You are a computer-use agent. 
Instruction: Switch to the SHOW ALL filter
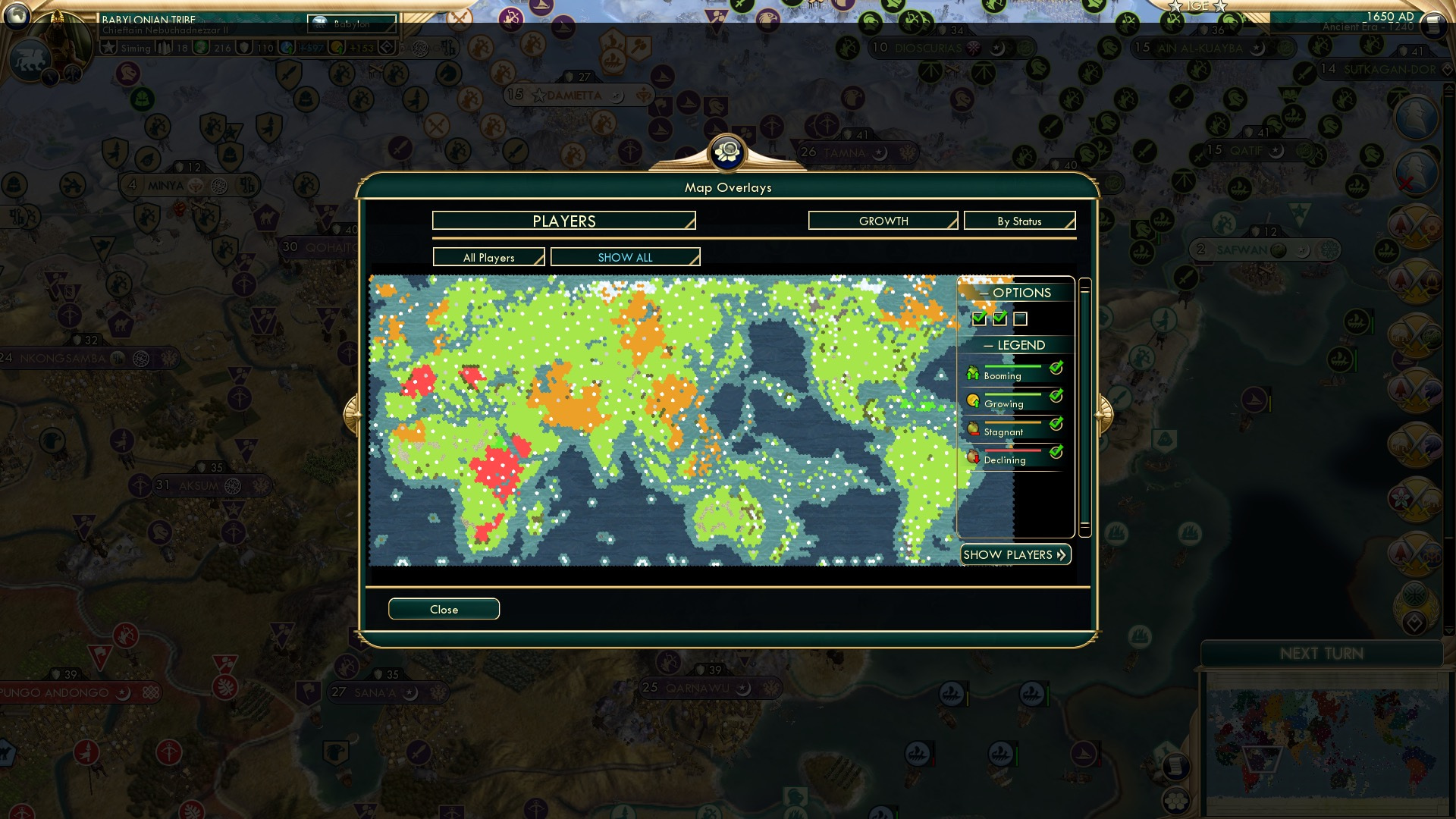click(626, 257)
